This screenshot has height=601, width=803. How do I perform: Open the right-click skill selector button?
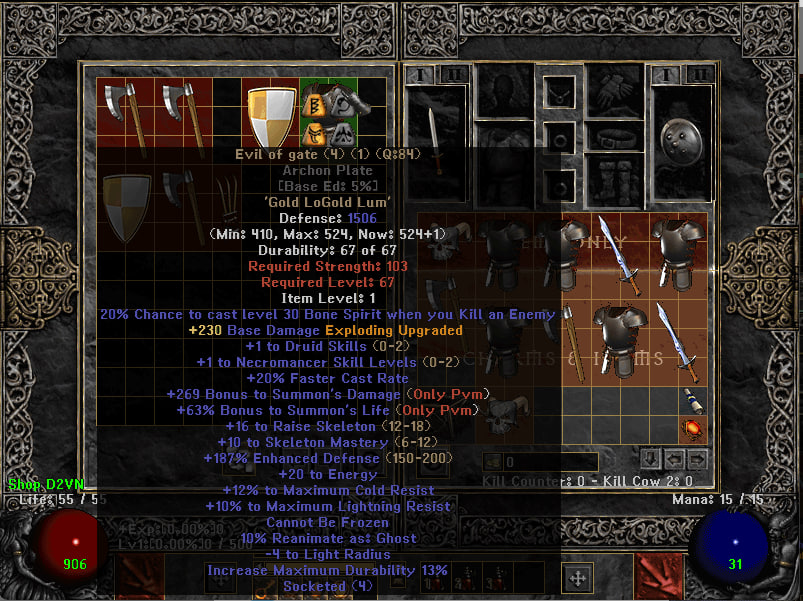pos(658,578)
